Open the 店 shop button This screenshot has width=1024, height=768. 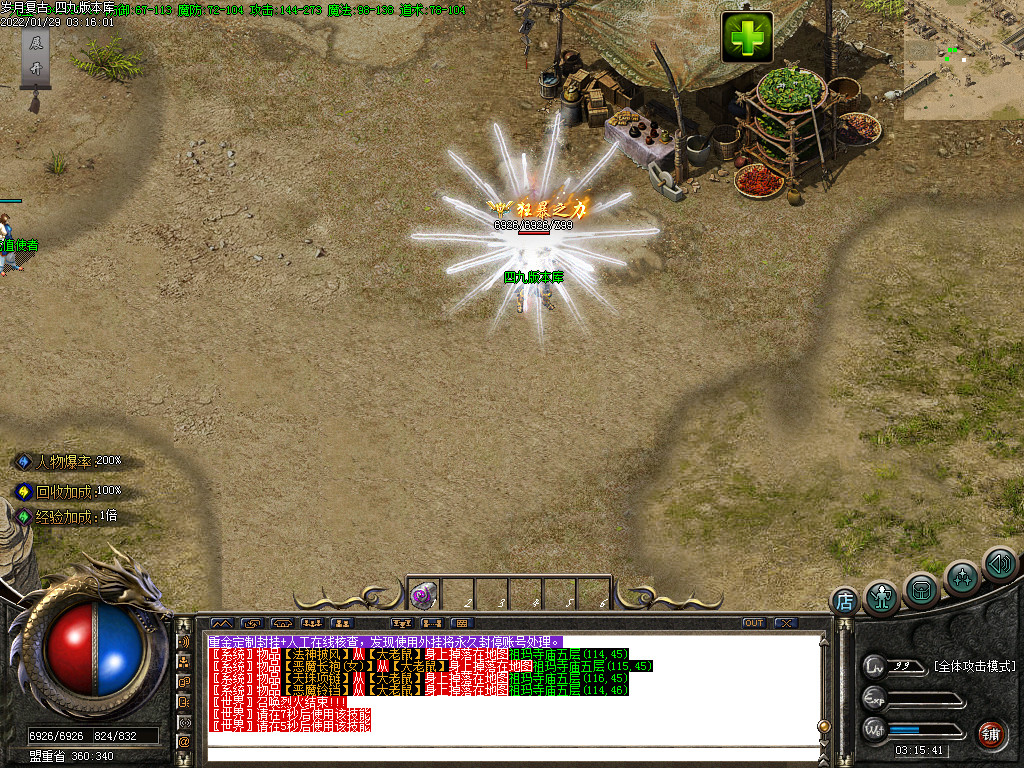[845, 602]
